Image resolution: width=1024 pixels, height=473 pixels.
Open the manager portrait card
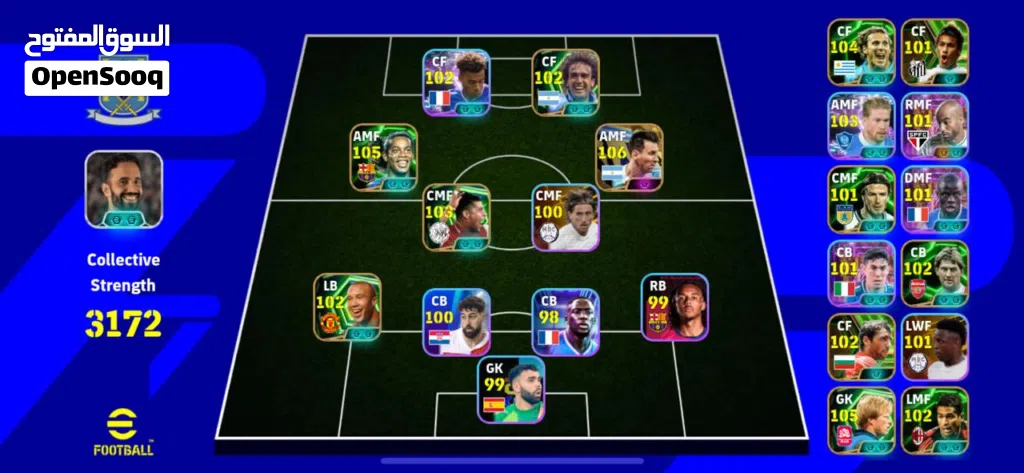pos(123,187)
